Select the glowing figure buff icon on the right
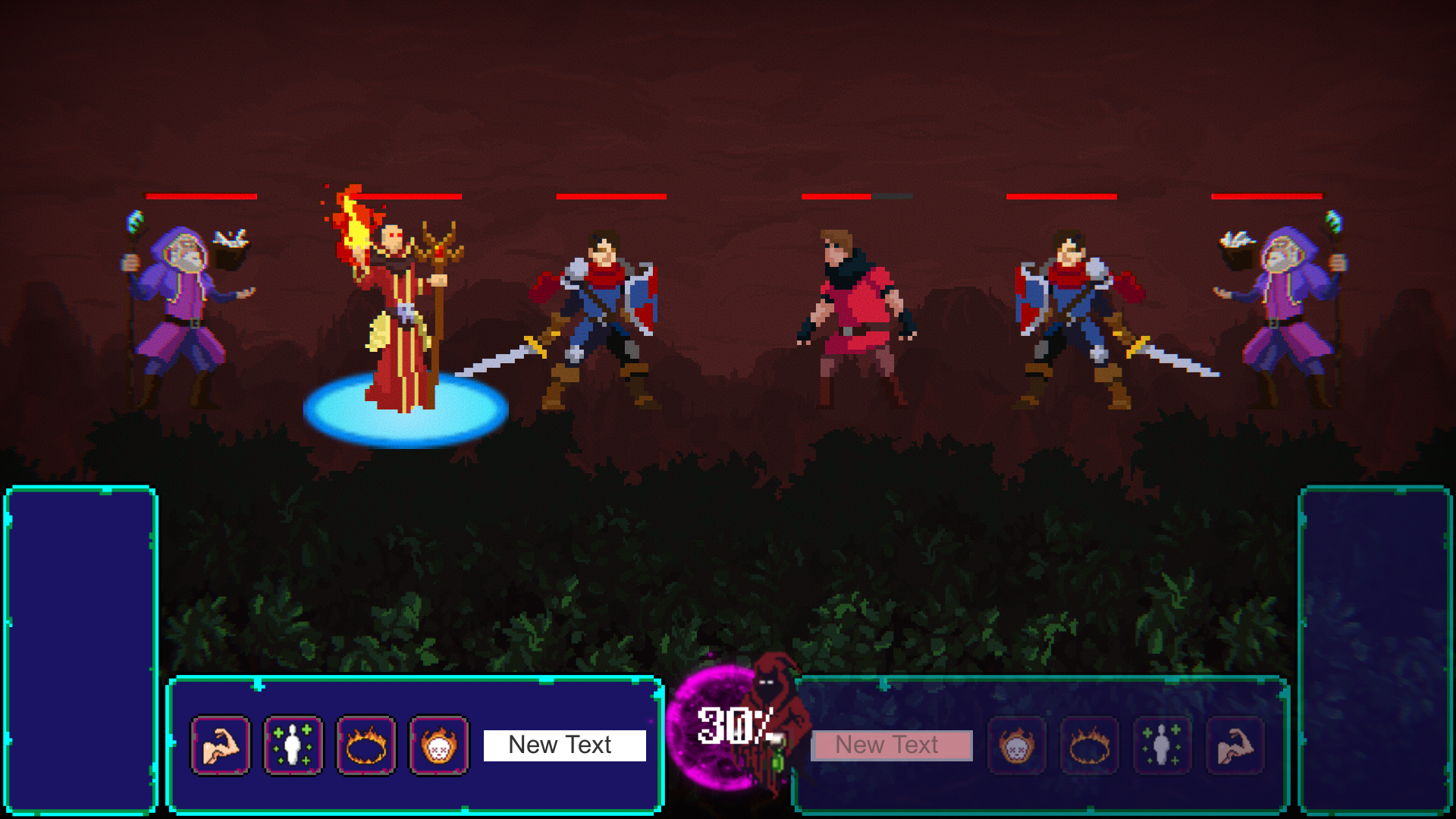Image resolution: width=1456 pixels, height=819 pixels. (x=1163, y=745)
